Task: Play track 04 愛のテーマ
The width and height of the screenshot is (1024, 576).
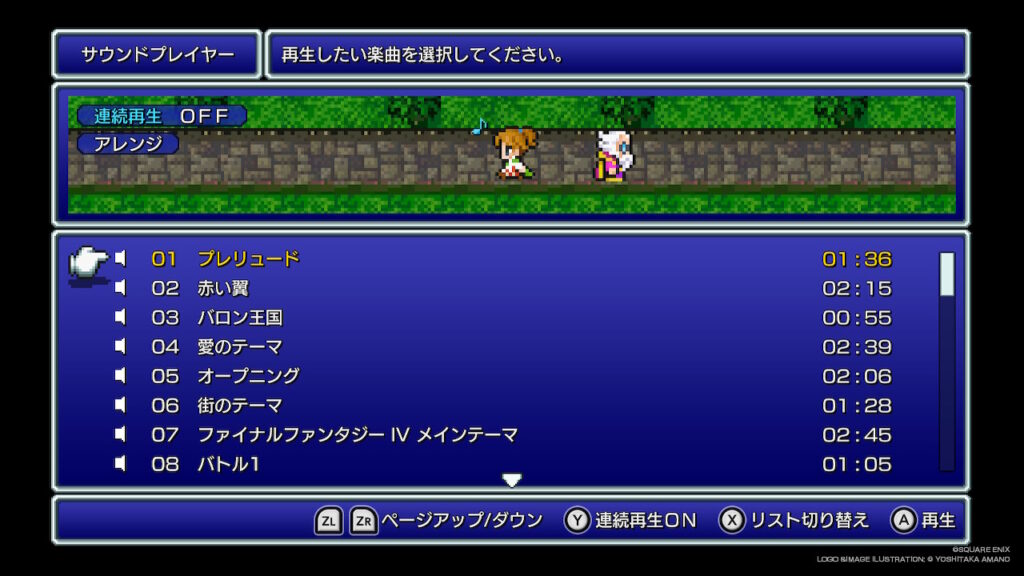Action: click(240, 347)
